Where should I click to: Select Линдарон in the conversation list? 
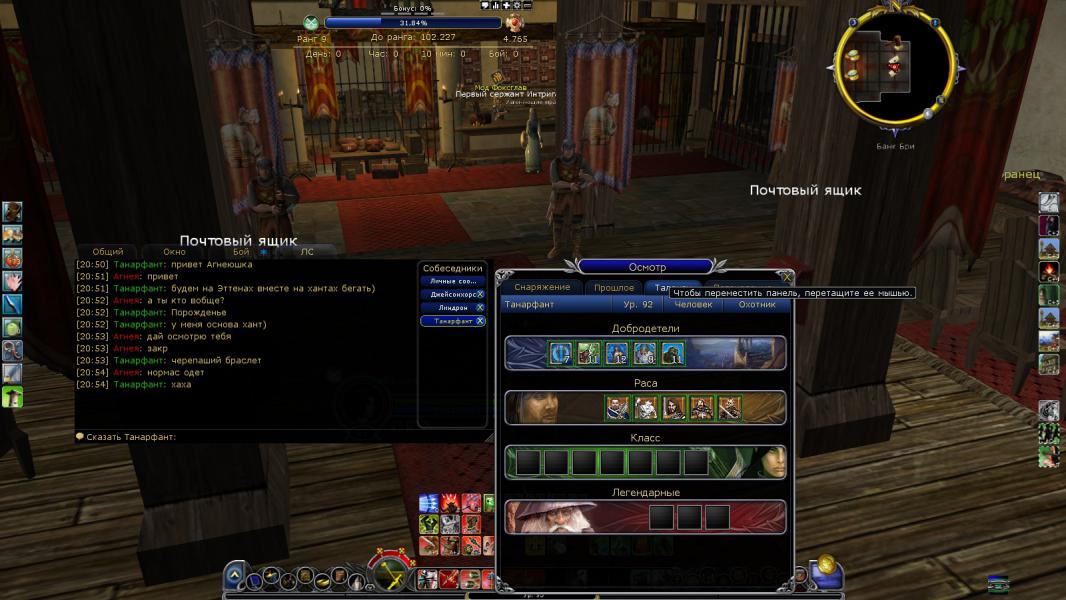(x=448, y=307)
